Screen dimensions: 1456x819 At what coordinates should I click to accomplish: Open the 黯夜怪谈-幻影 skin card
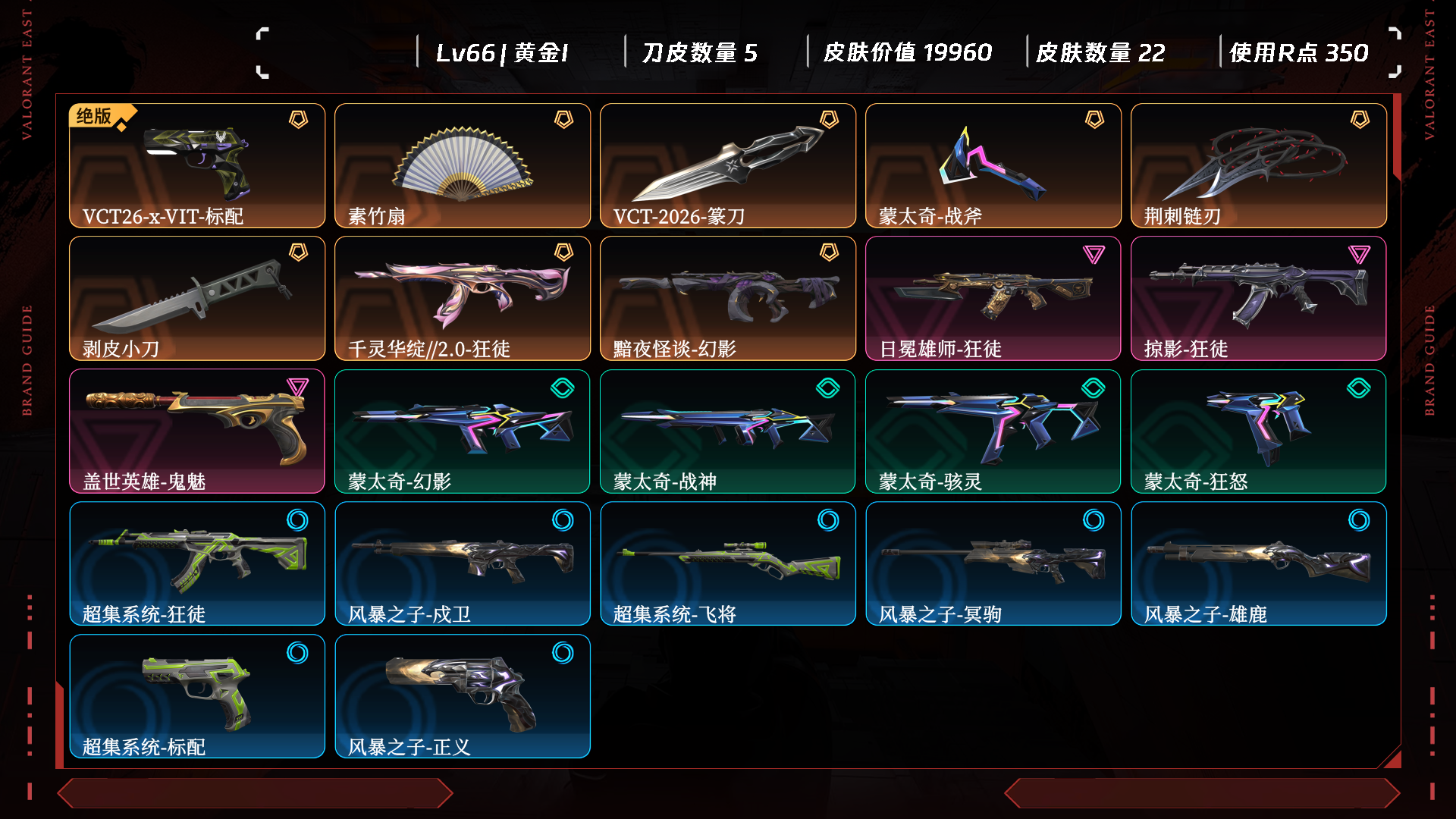tap(728, 298)
